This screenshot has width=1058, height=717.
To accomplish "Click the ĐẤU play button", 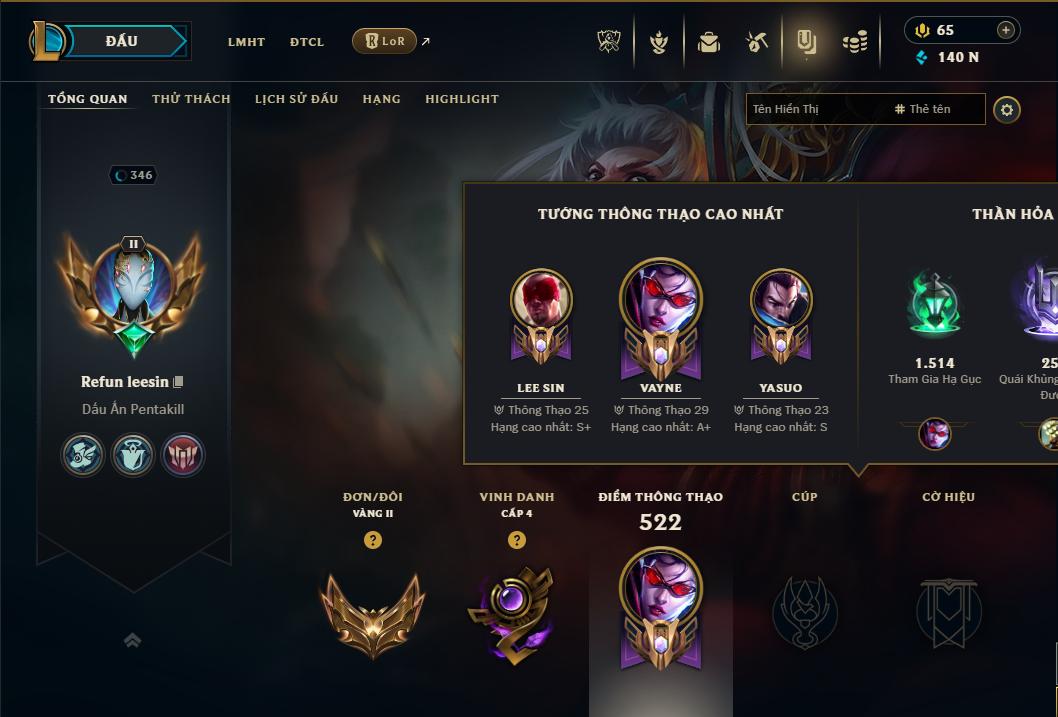I will pyautogui.click(x=122, y=41).
